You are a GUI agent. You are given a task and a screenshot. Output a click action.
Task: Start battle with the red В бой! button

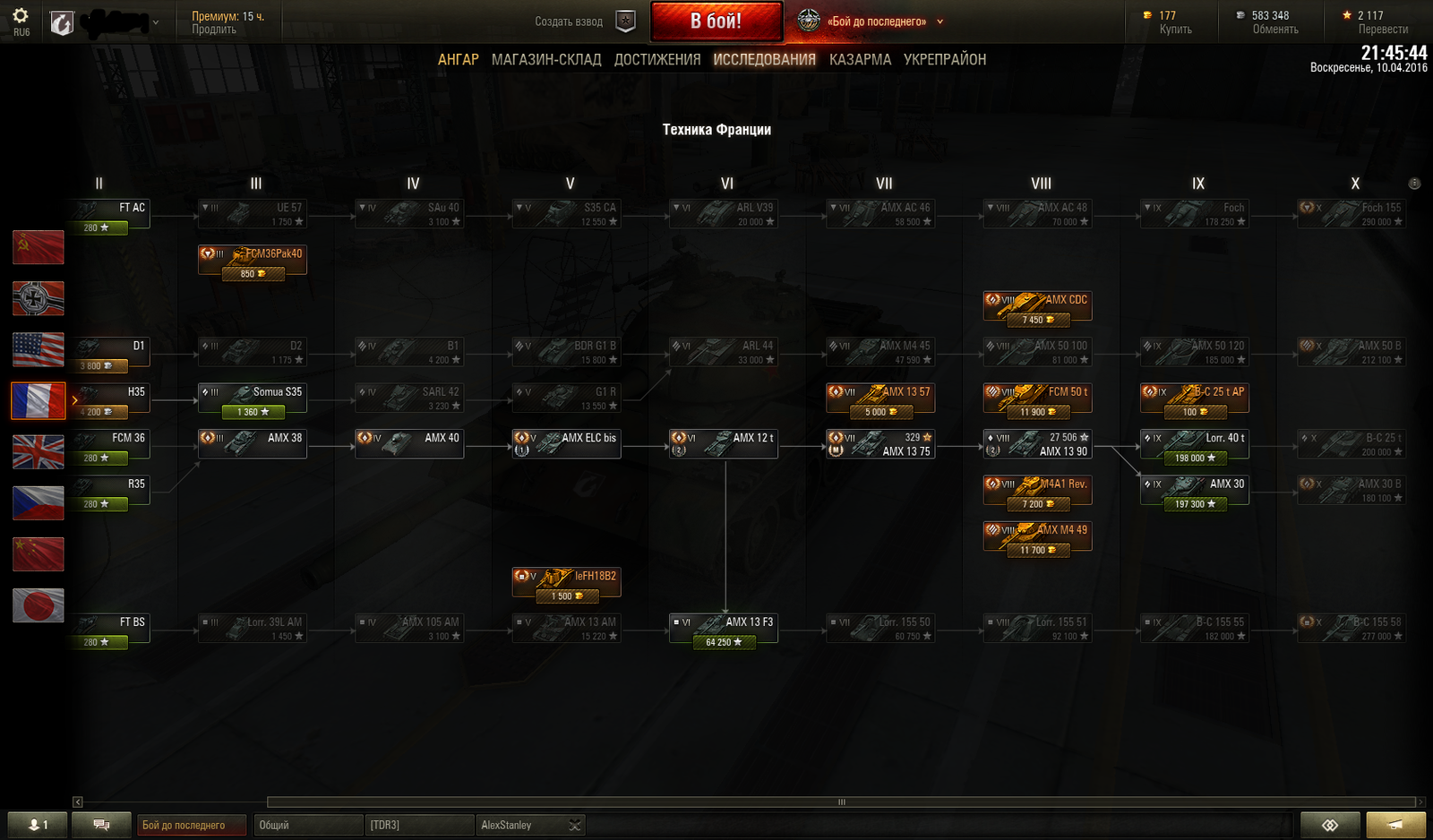pos(716,21)
